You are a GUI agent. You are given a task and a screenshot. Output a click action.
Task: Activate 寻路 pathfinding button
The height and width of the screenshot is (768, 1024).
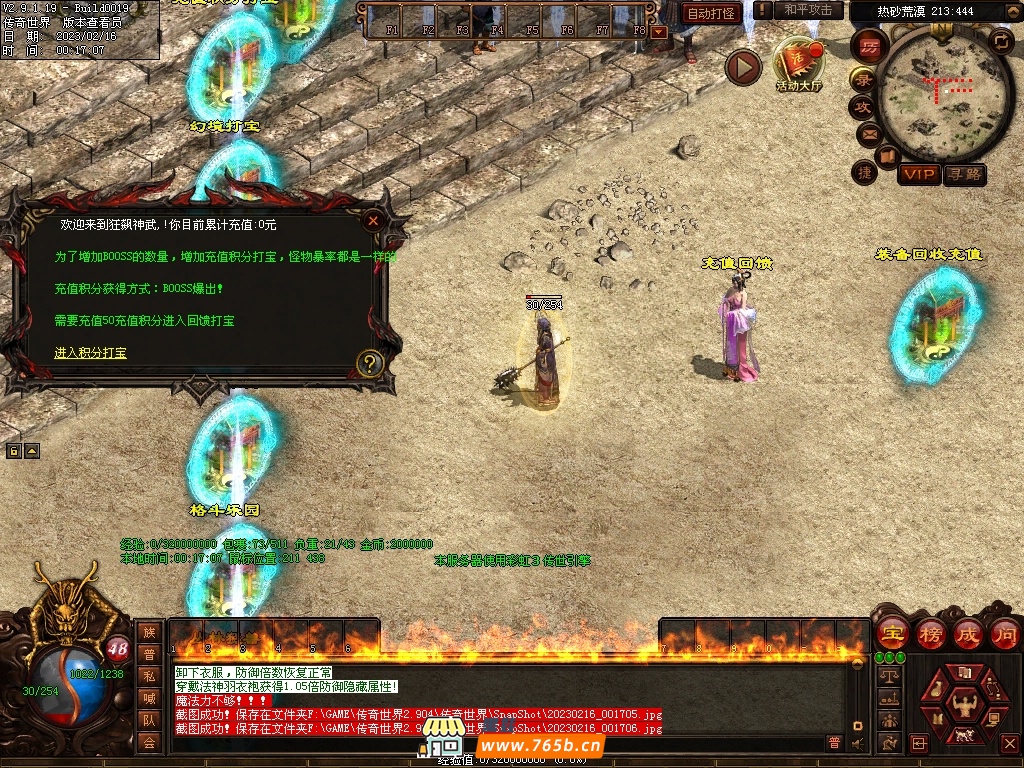point(964,174)
